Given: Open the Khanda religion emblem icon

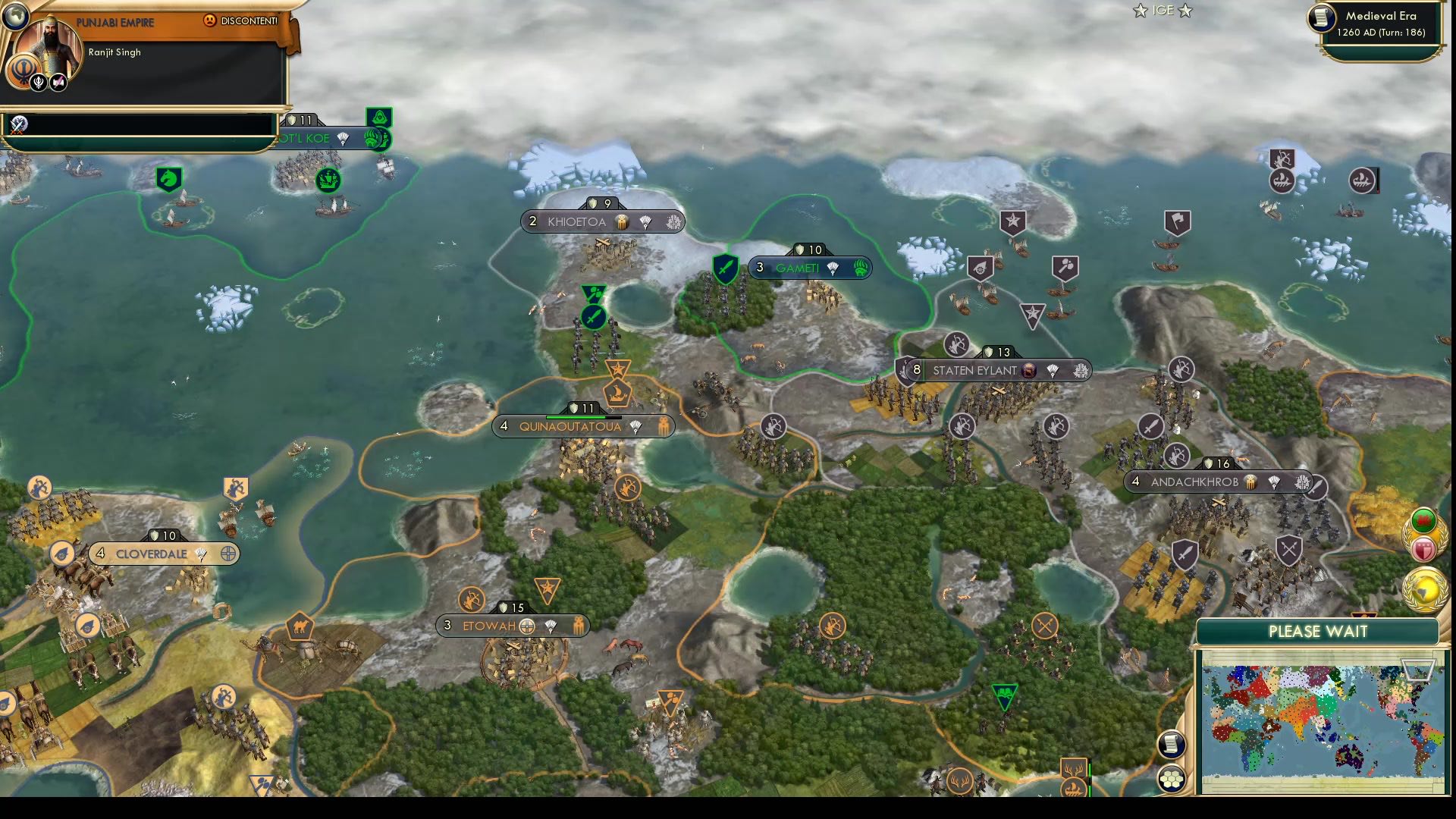Looking at the screenshot, I should (x=23, y=71).
